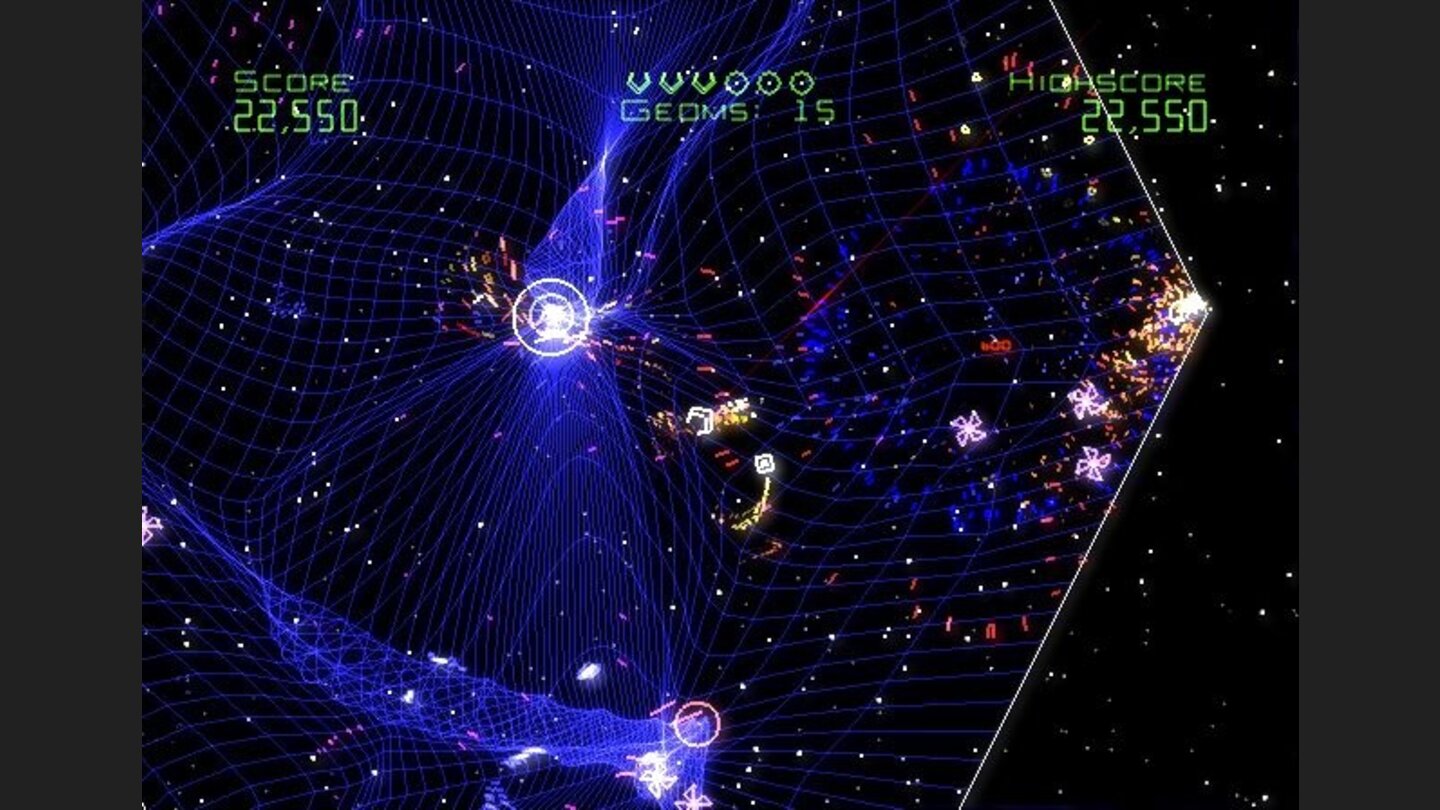Click the first green life ship icon
Viewport: 1440px width, 810px height.
(x=637, y=84)
